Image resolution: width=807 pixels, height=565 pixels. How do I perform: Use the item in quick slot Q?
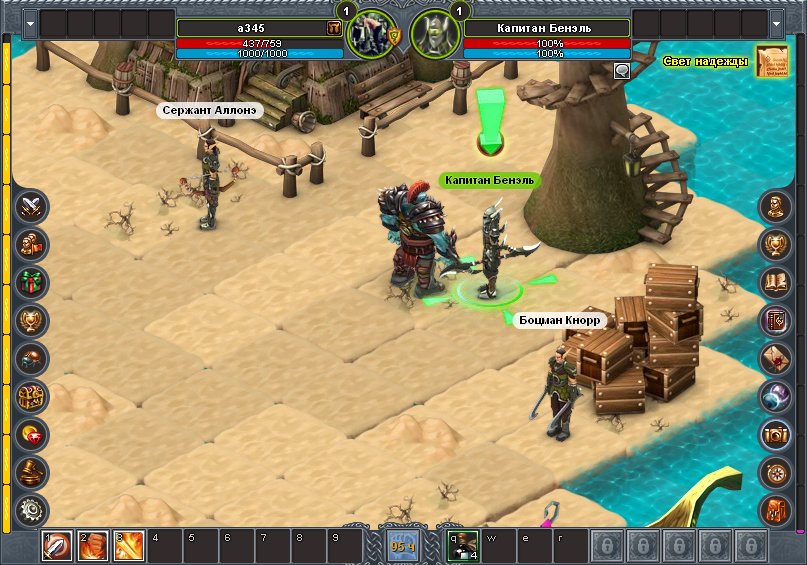463,546
